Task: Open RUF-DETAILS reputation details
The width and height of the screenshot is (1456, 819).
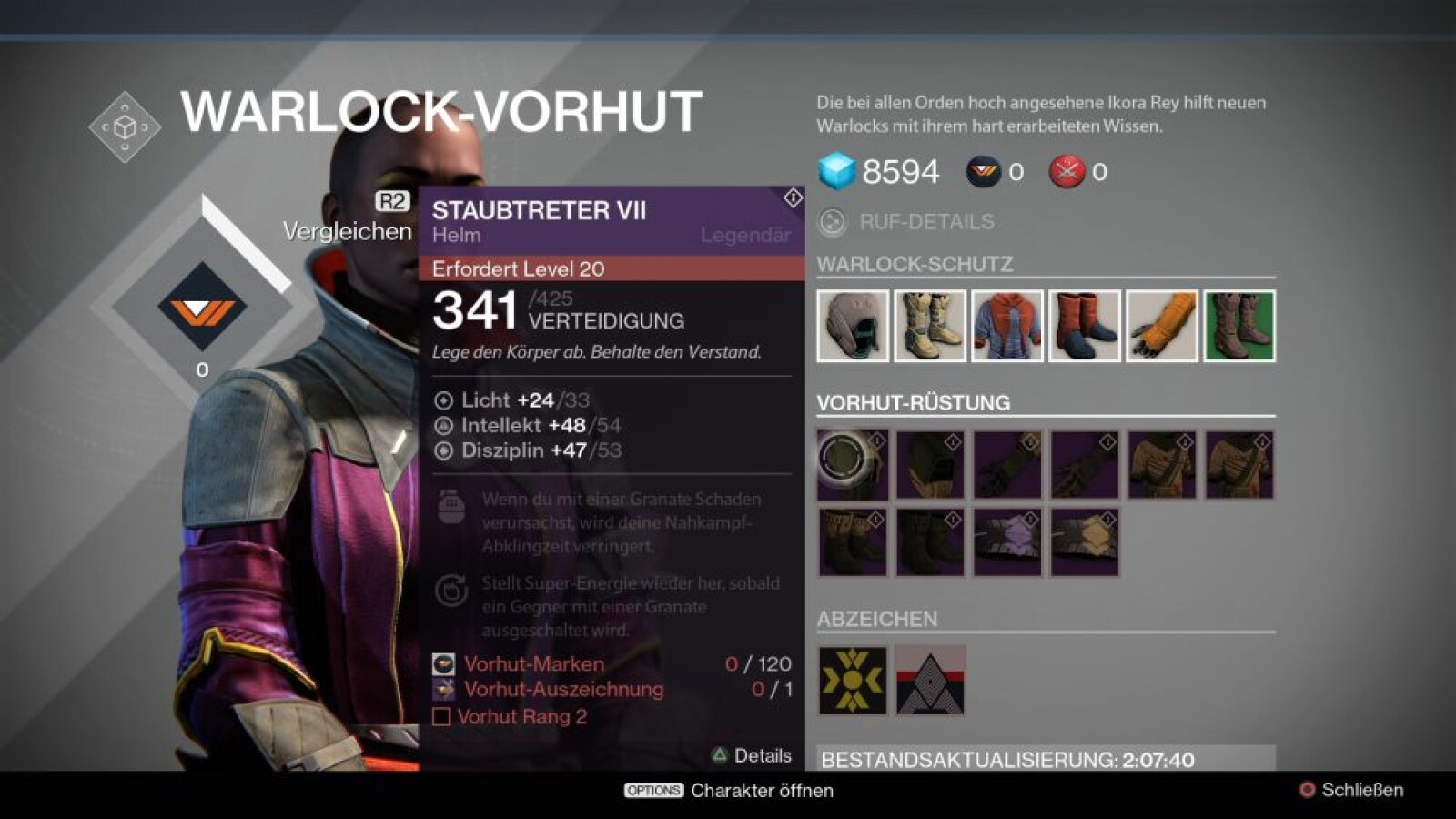Action: 925,222
